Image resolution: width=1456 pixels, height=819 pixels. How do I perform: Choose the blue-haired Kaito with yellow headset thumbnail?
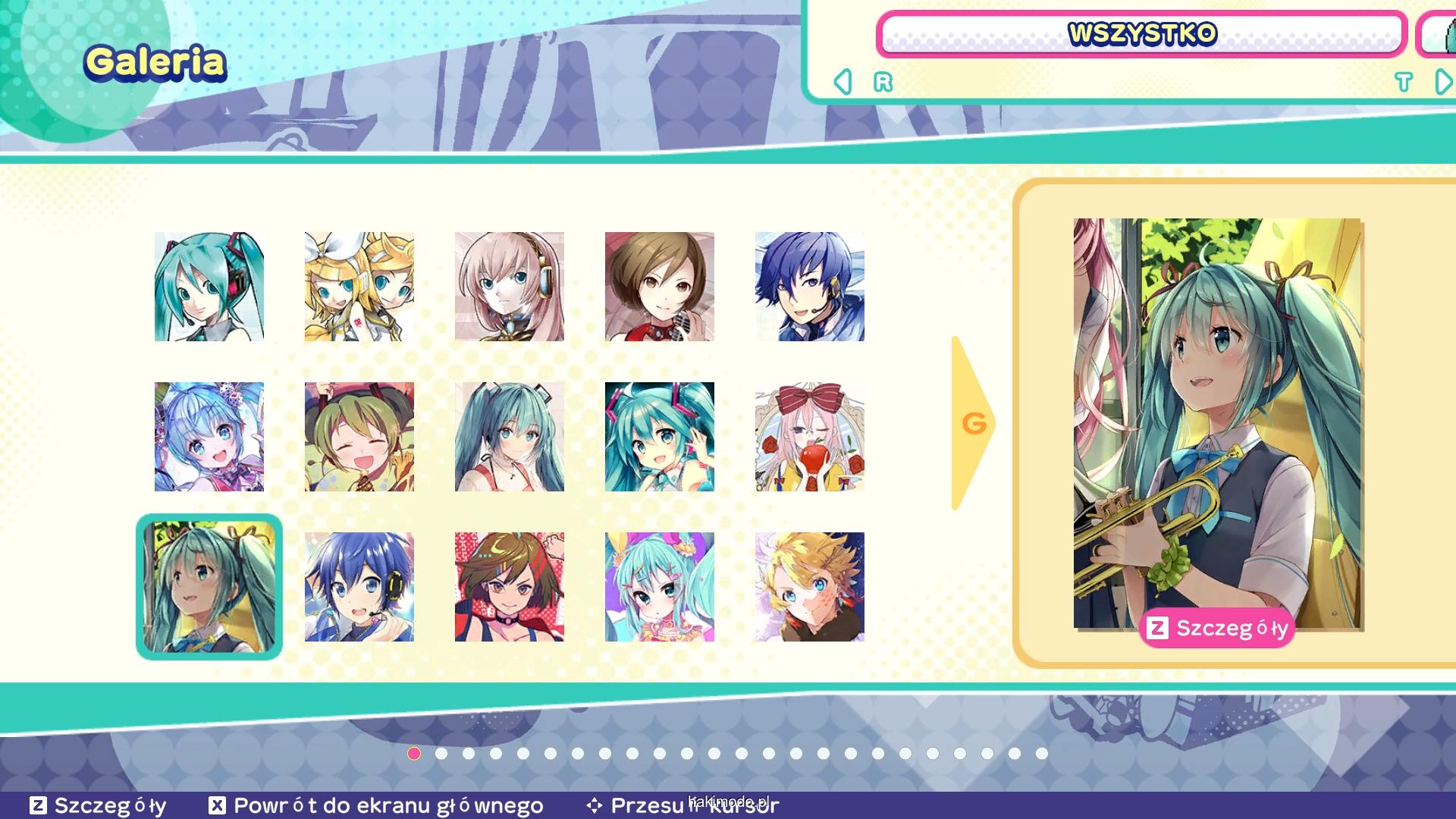(x=359, y=587)
